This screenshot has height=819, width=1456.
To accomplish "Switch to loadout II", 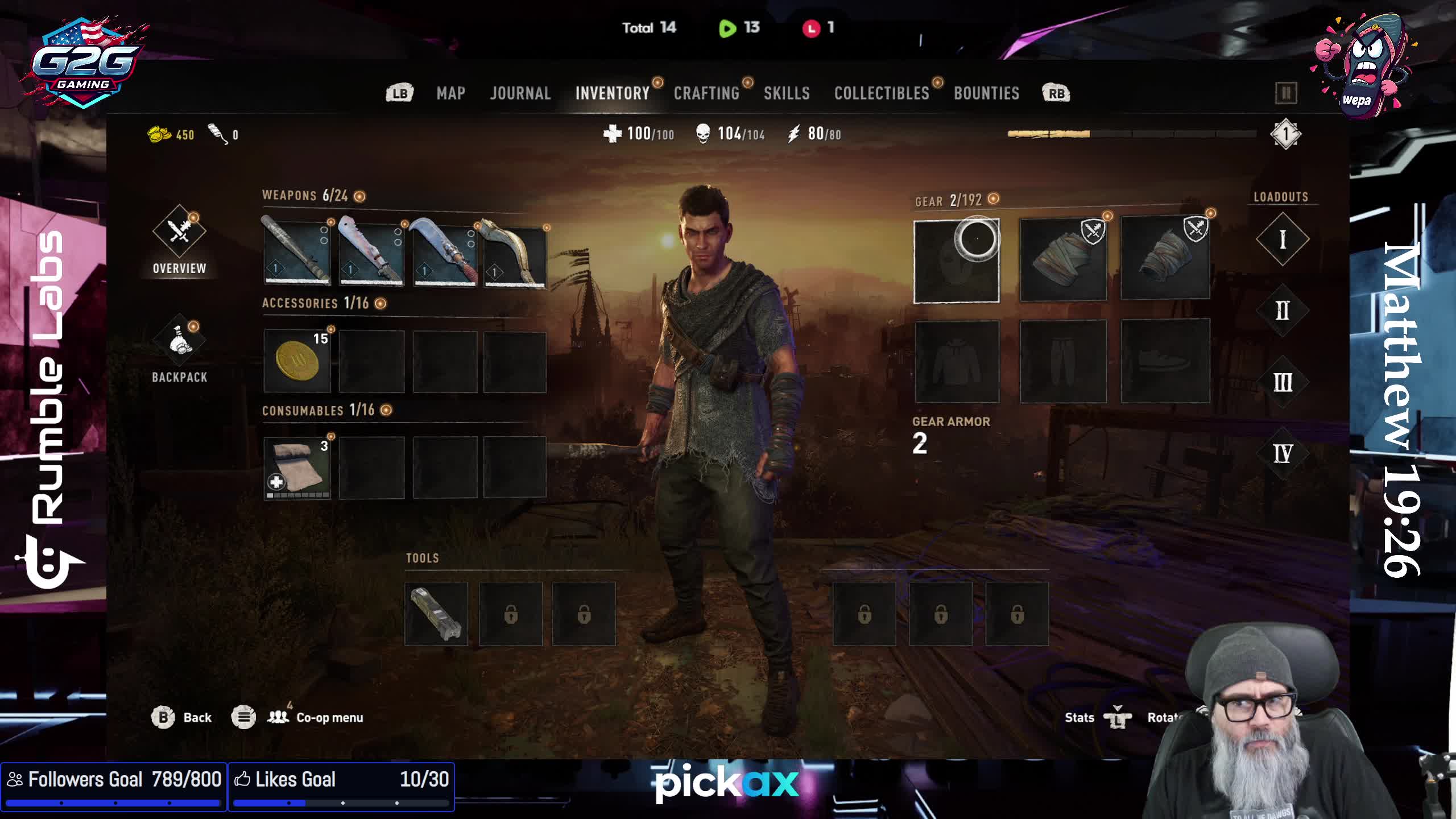I will [1283, 311].
